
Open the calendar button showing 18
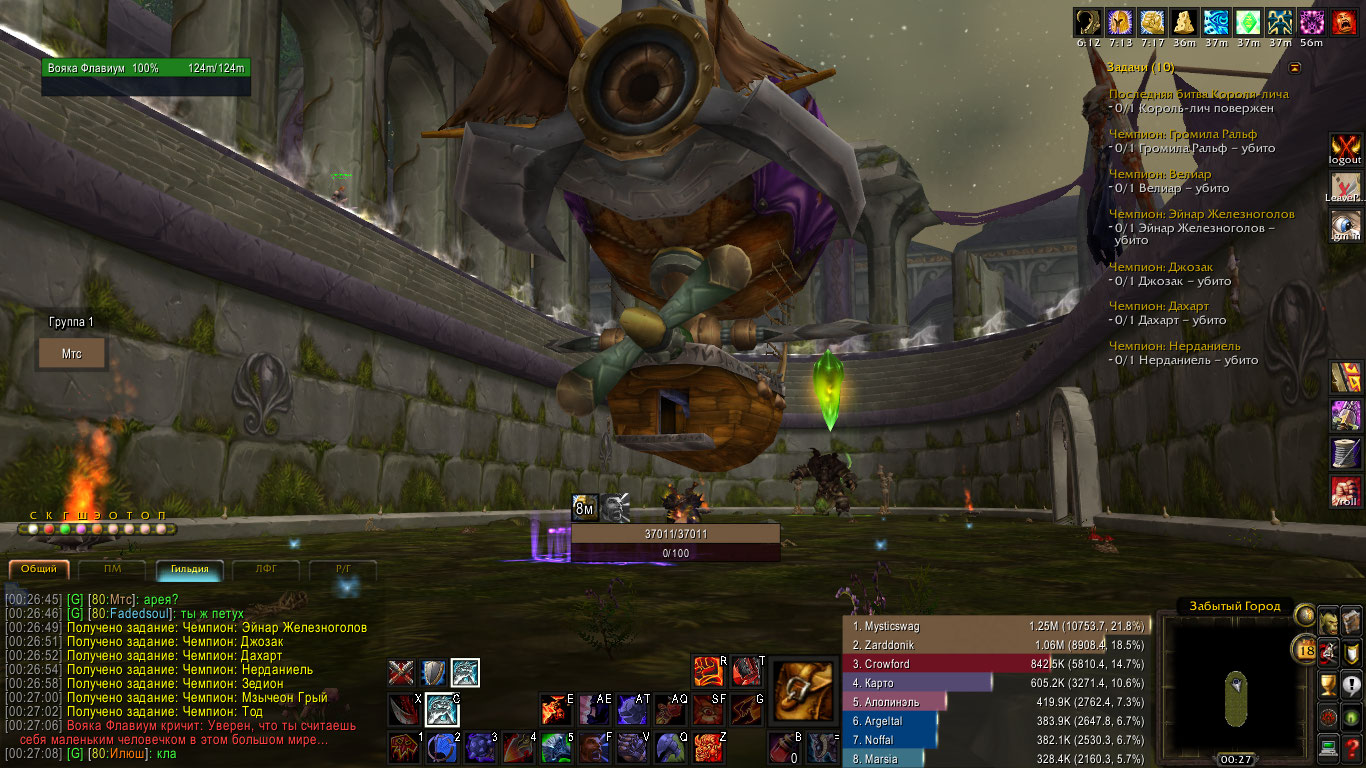click(x=1305, y=650)
